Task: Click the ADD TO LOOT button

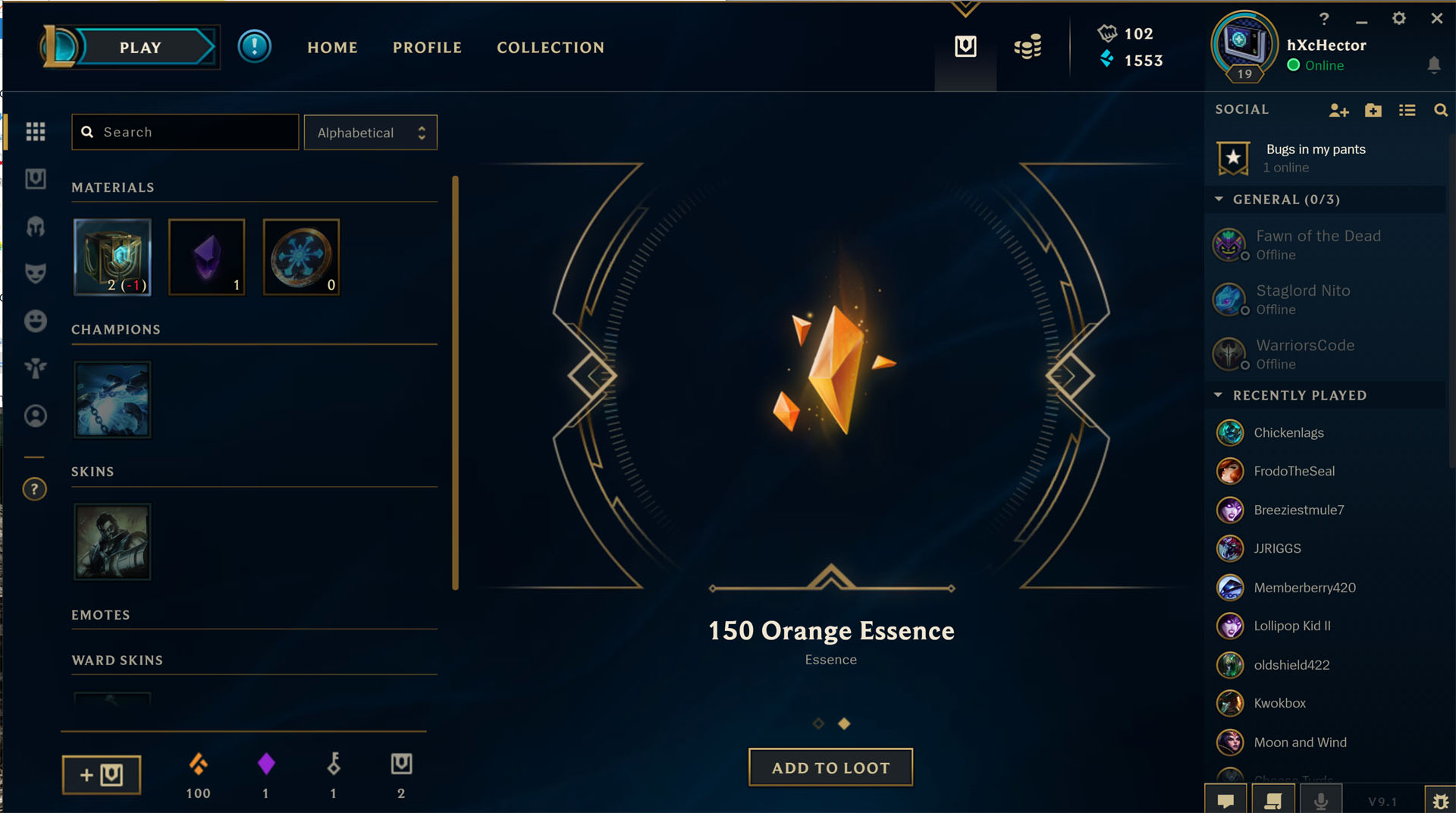Action: coord(830,767)
